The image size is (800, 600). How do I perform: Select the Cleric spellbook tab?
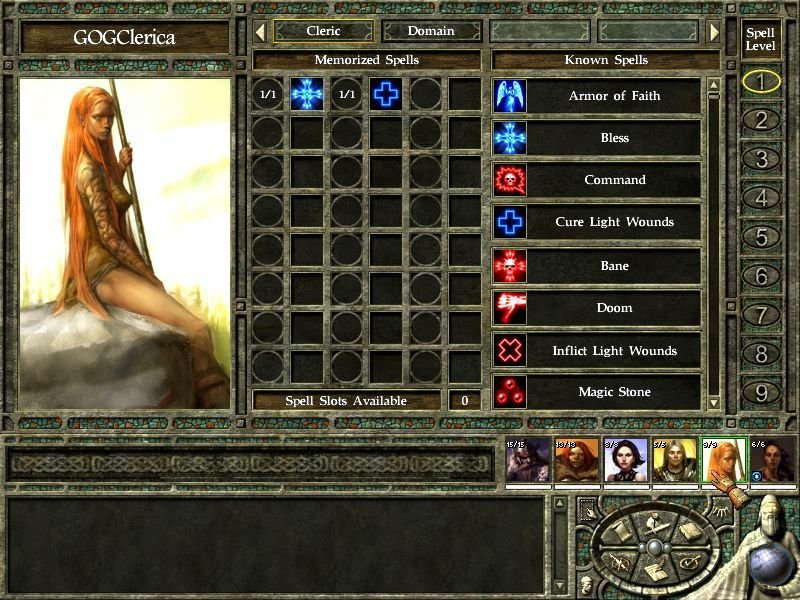click(323, 31)
